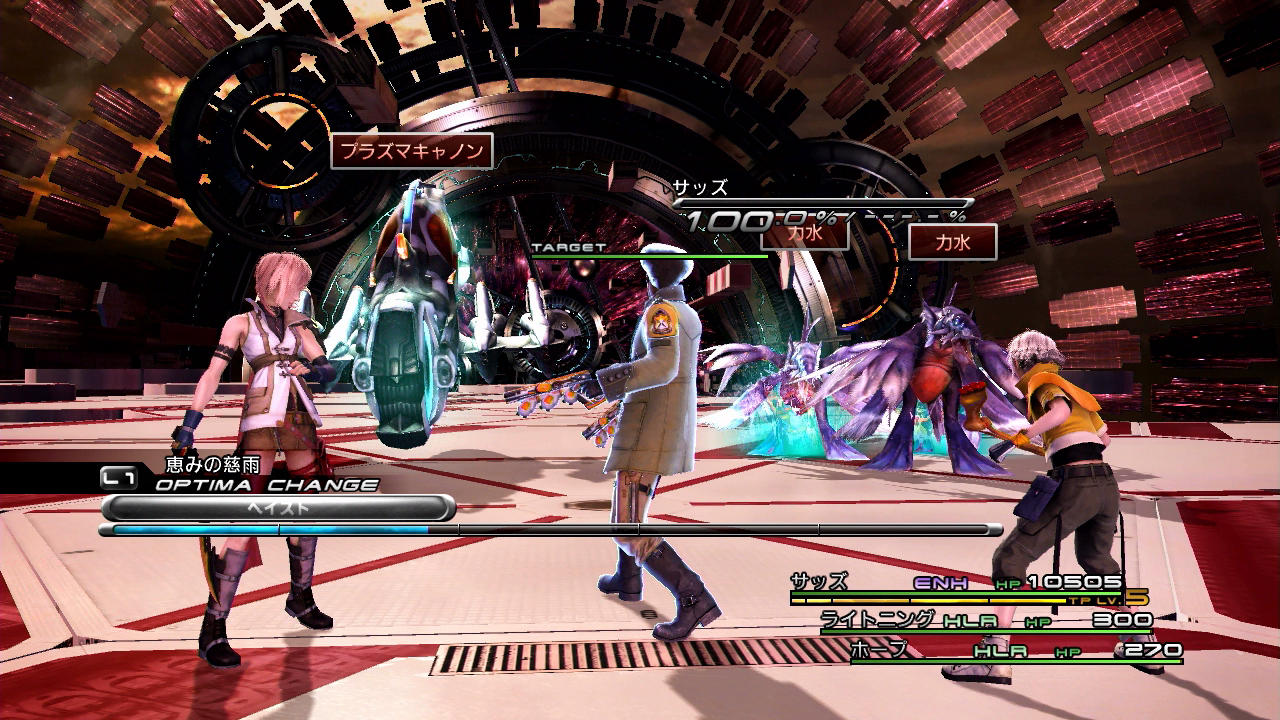Screen dimensions: 1280x720
Task: Select the queued ヘイスト command
Action: (x=278, y=508)
